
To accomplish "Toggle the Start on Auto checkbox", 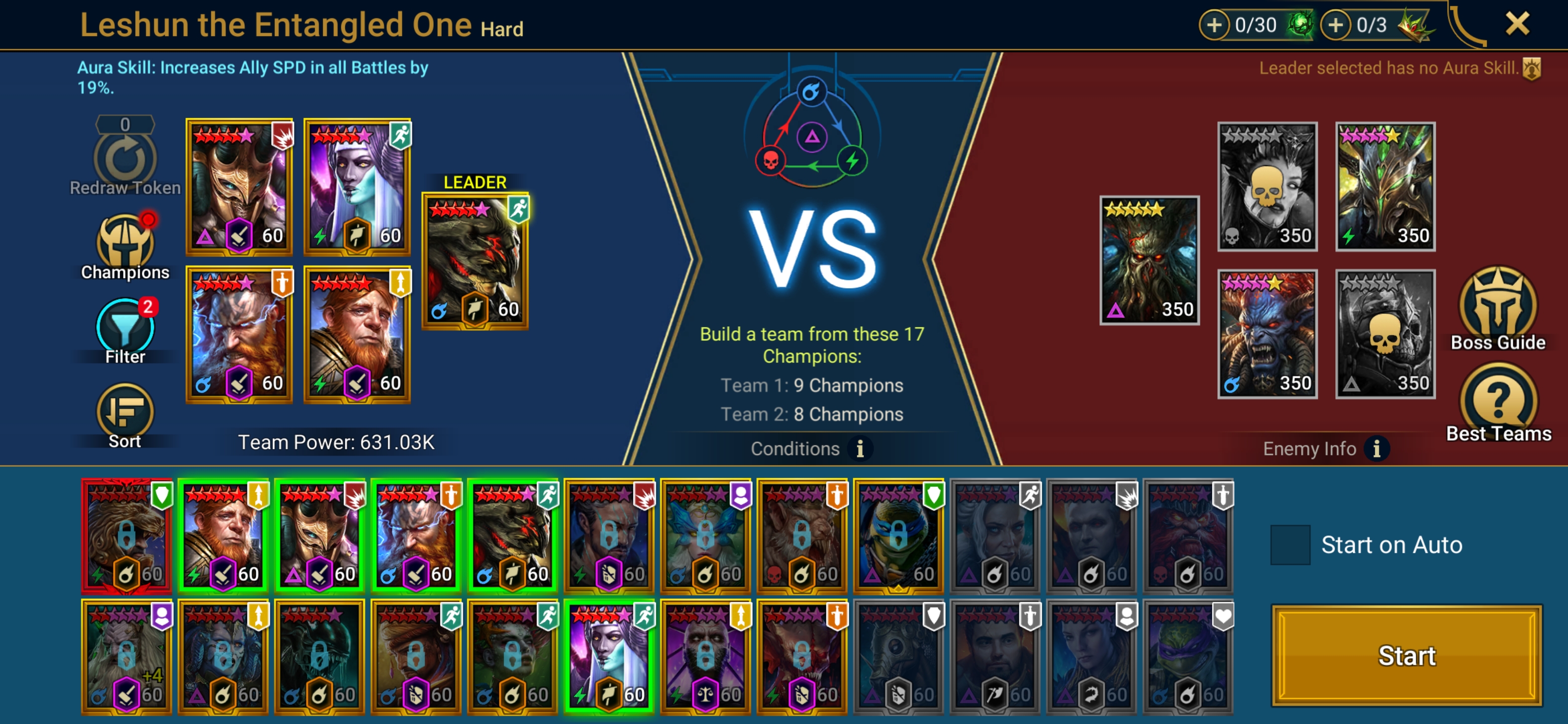I will pos(1290,545).
